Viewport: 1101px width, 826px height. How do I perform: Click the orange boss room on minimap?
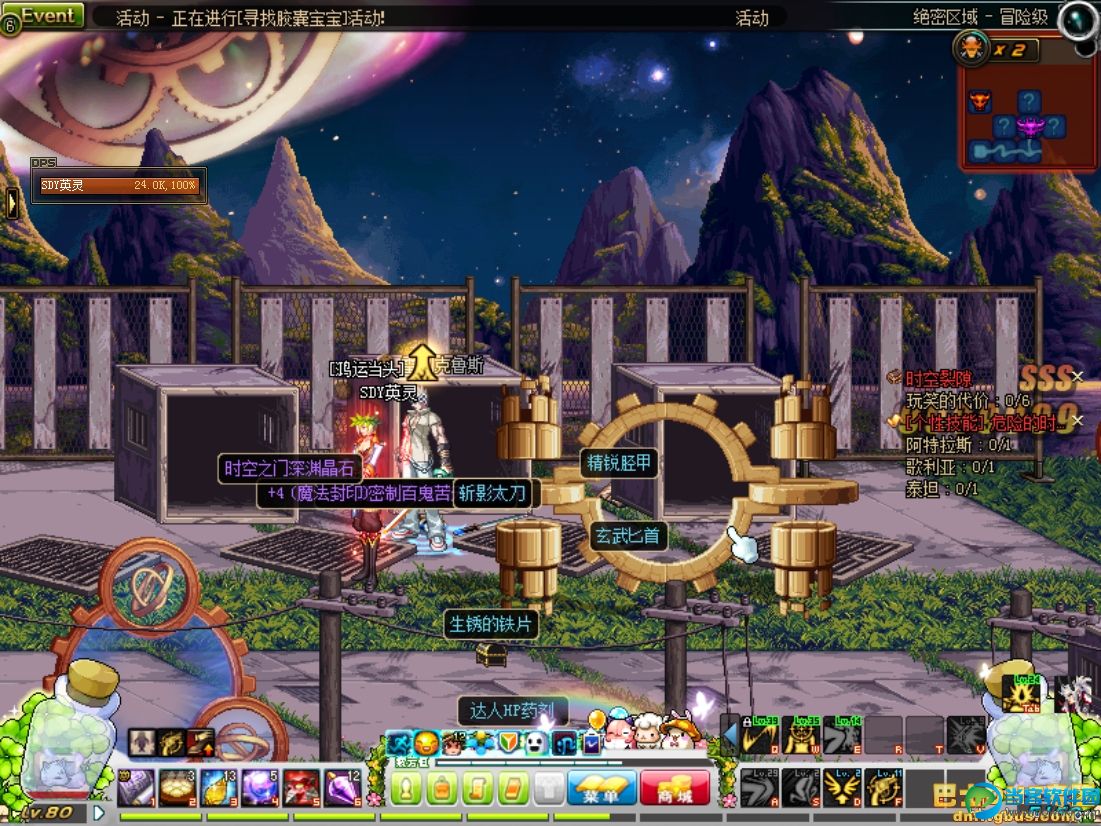(979, 101)
